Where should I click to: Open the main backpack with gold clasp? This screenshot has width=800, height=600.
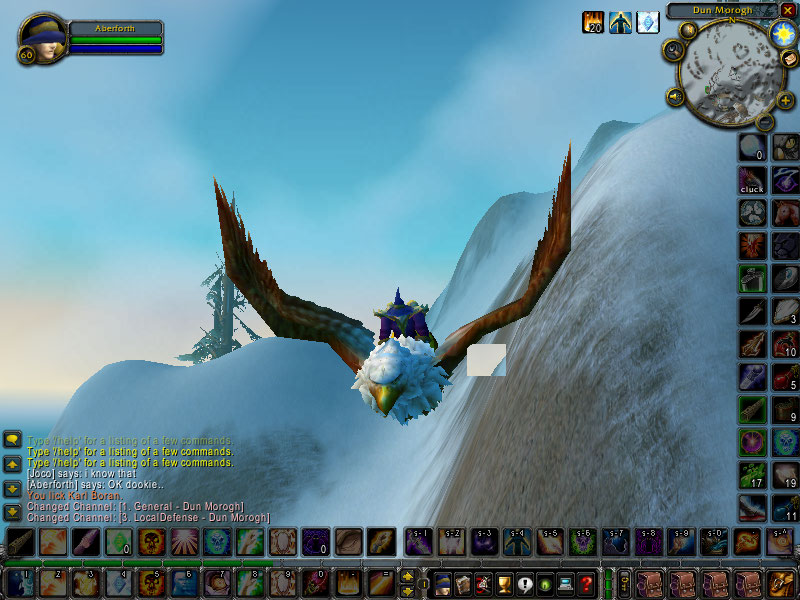[x=782, y=583]
